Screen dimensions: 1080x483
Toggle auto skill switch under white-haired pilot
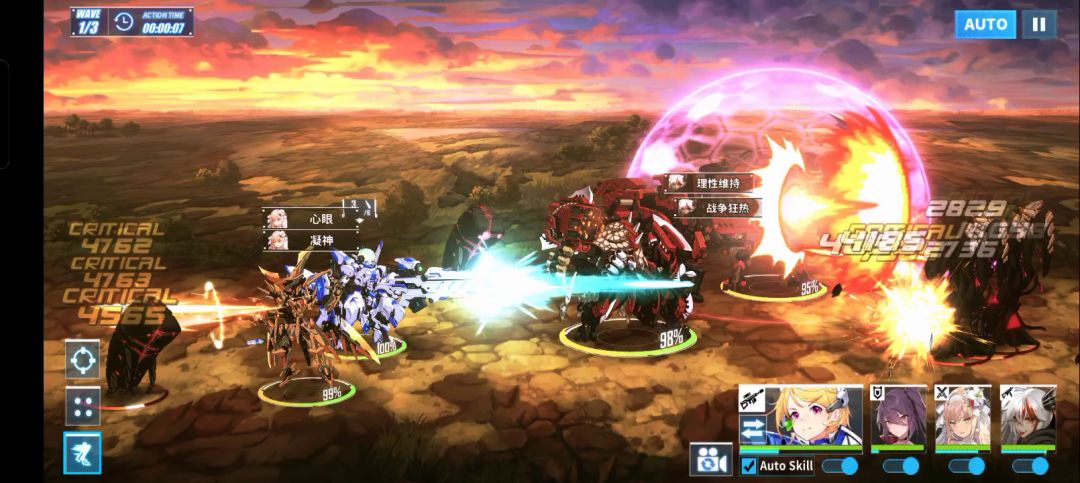click(1030, 466)
